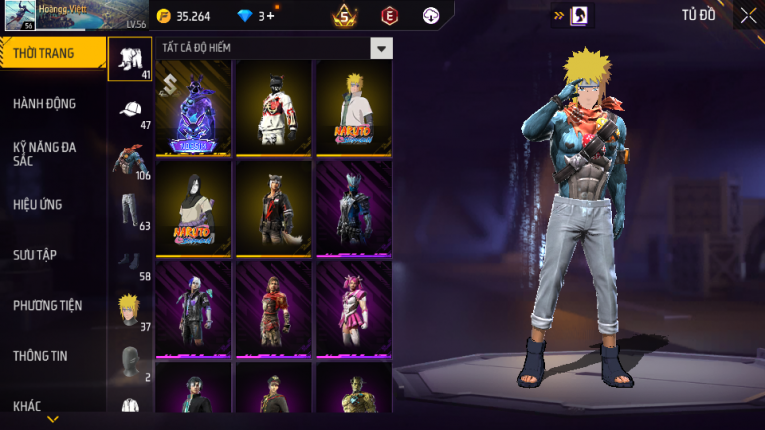
Task: Choose the blond Naruto bundle in white coat
Action: click(353, 107)
